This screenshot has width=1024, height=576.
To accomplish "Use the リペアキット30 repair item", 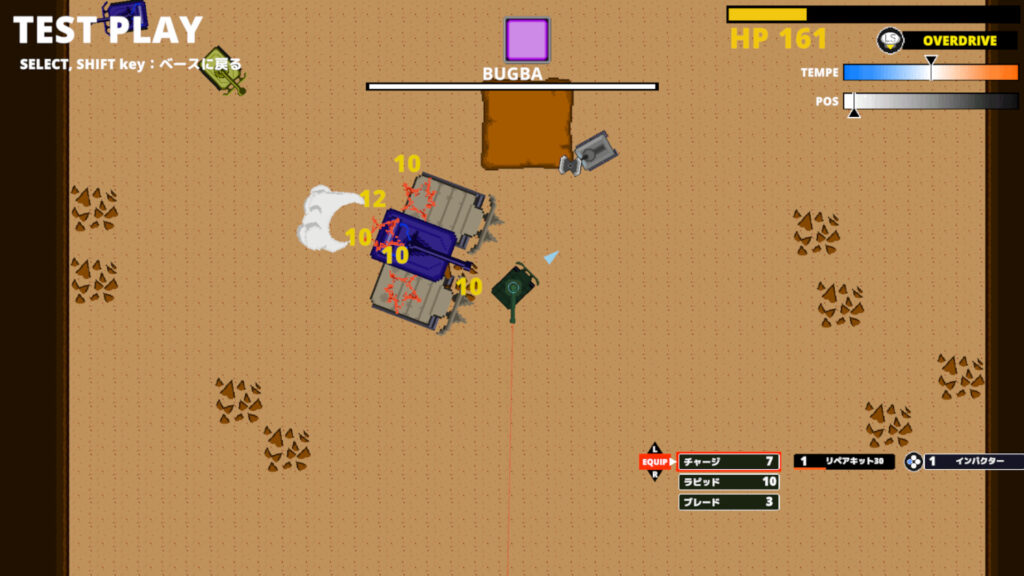I will click(x=844, y=462).
